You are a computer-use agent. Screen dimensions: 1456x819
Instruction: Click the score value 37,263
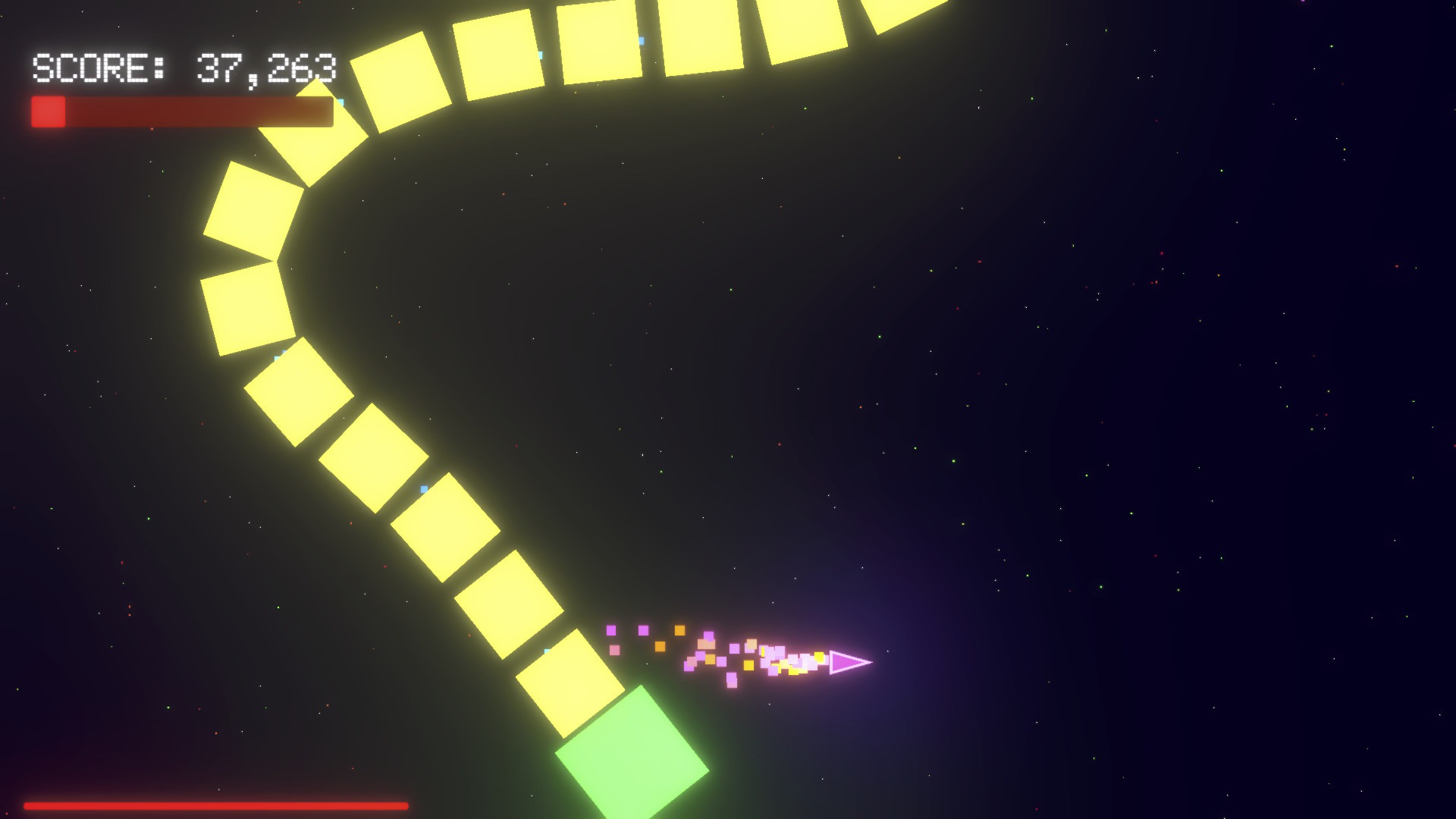(265, 68)
